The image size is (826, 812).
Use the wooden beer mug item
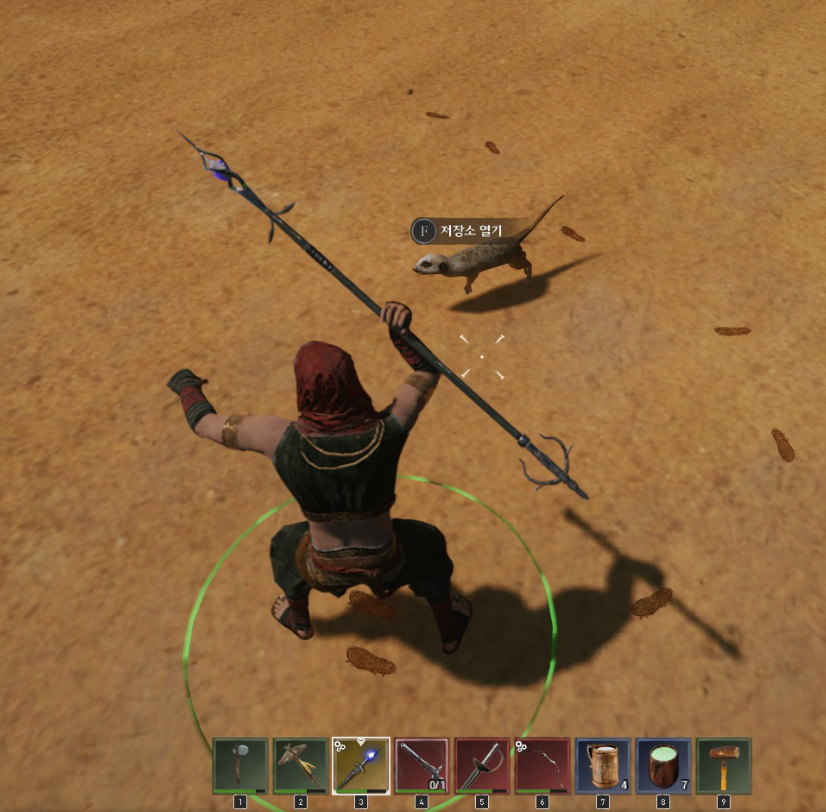(x=602, y=765)
